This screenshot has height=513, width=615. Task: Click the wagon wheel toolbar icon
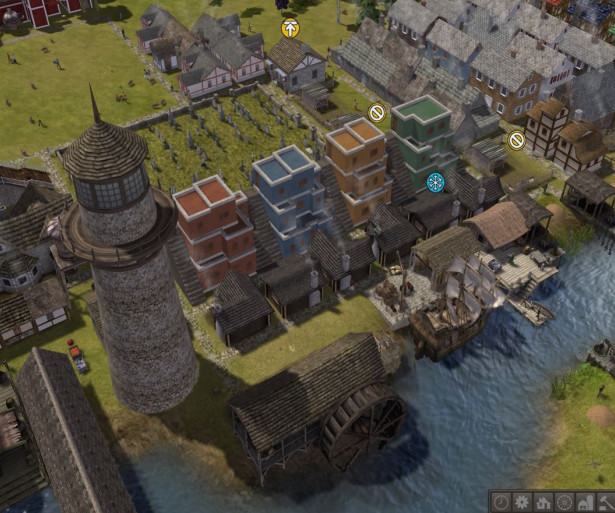[x=564, y=501]
